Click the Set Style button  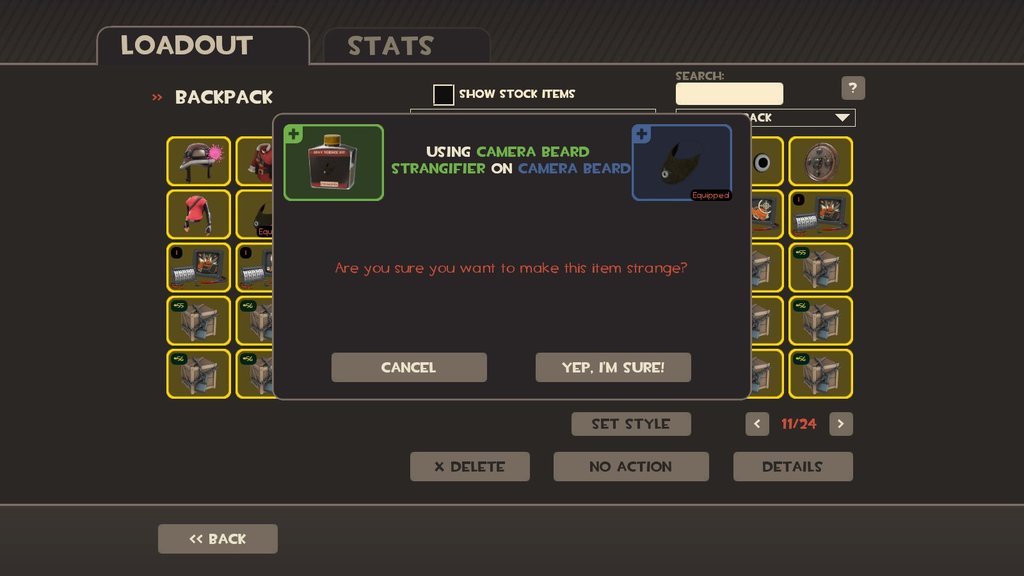tap(631, 424)
